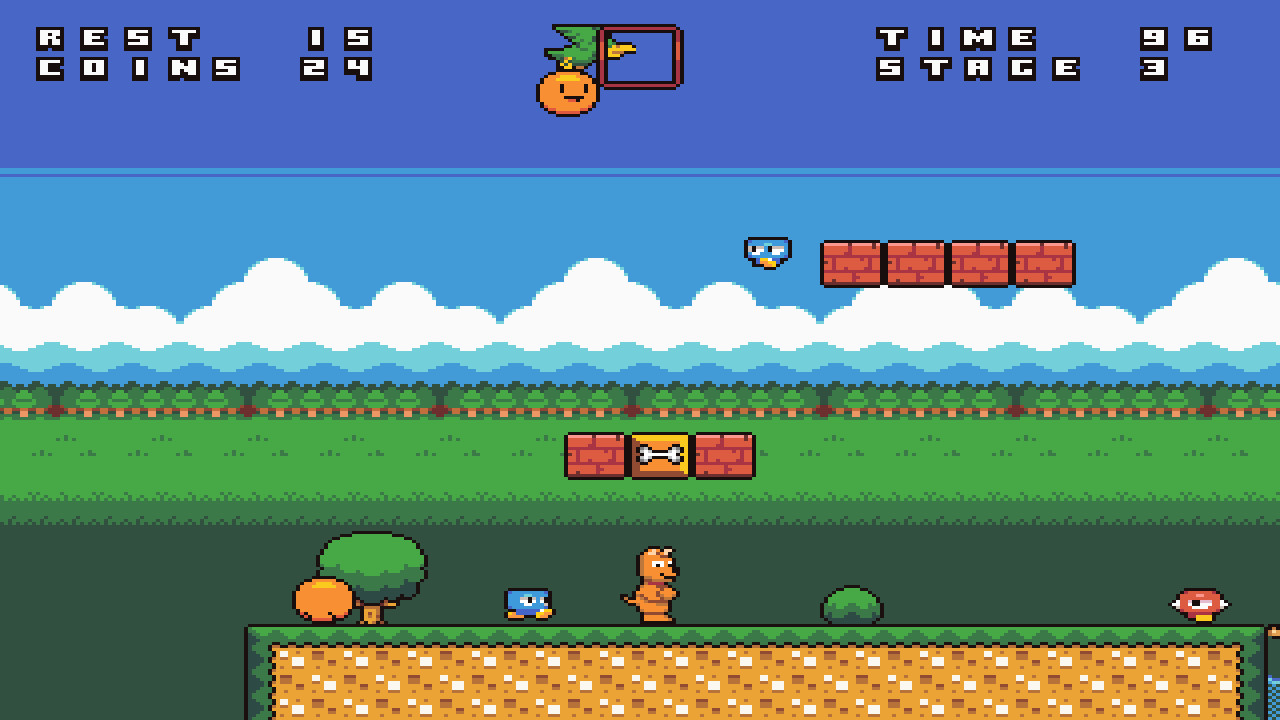
Task: Select the blue bird enemy on the ground
Action: [x=530, y=605]
